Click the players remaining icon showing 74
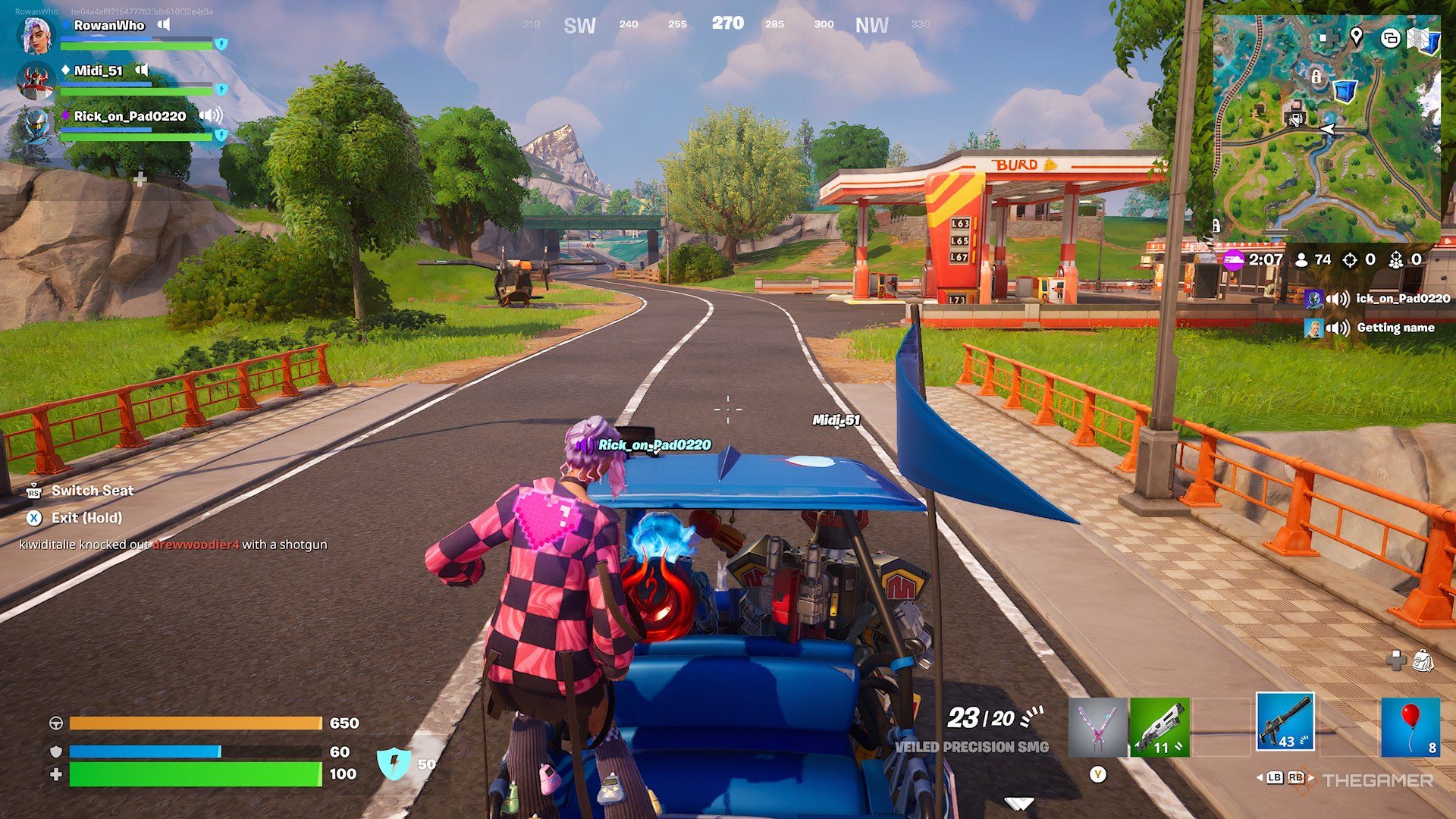The height and width of the screenshot is (819, 1456). click(x=1301, y=259)
